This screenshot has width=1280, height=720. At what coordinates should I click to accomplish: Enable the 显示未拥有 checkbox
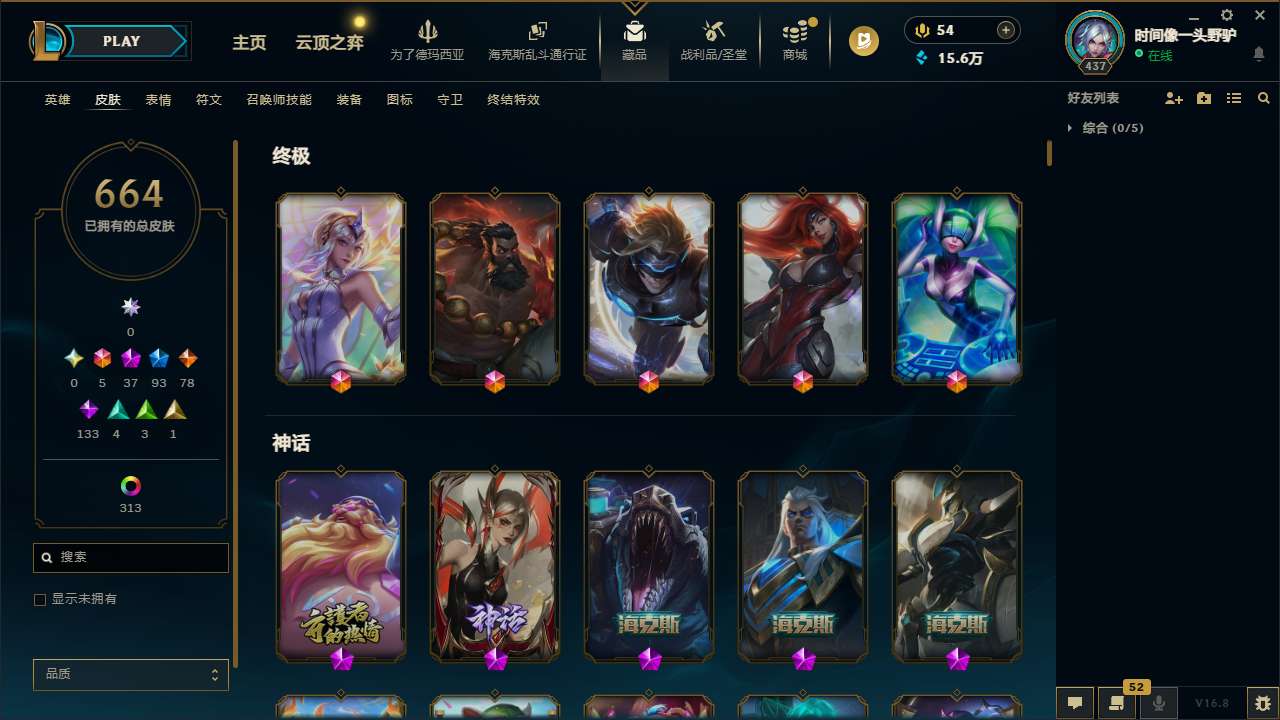(40, 599)
